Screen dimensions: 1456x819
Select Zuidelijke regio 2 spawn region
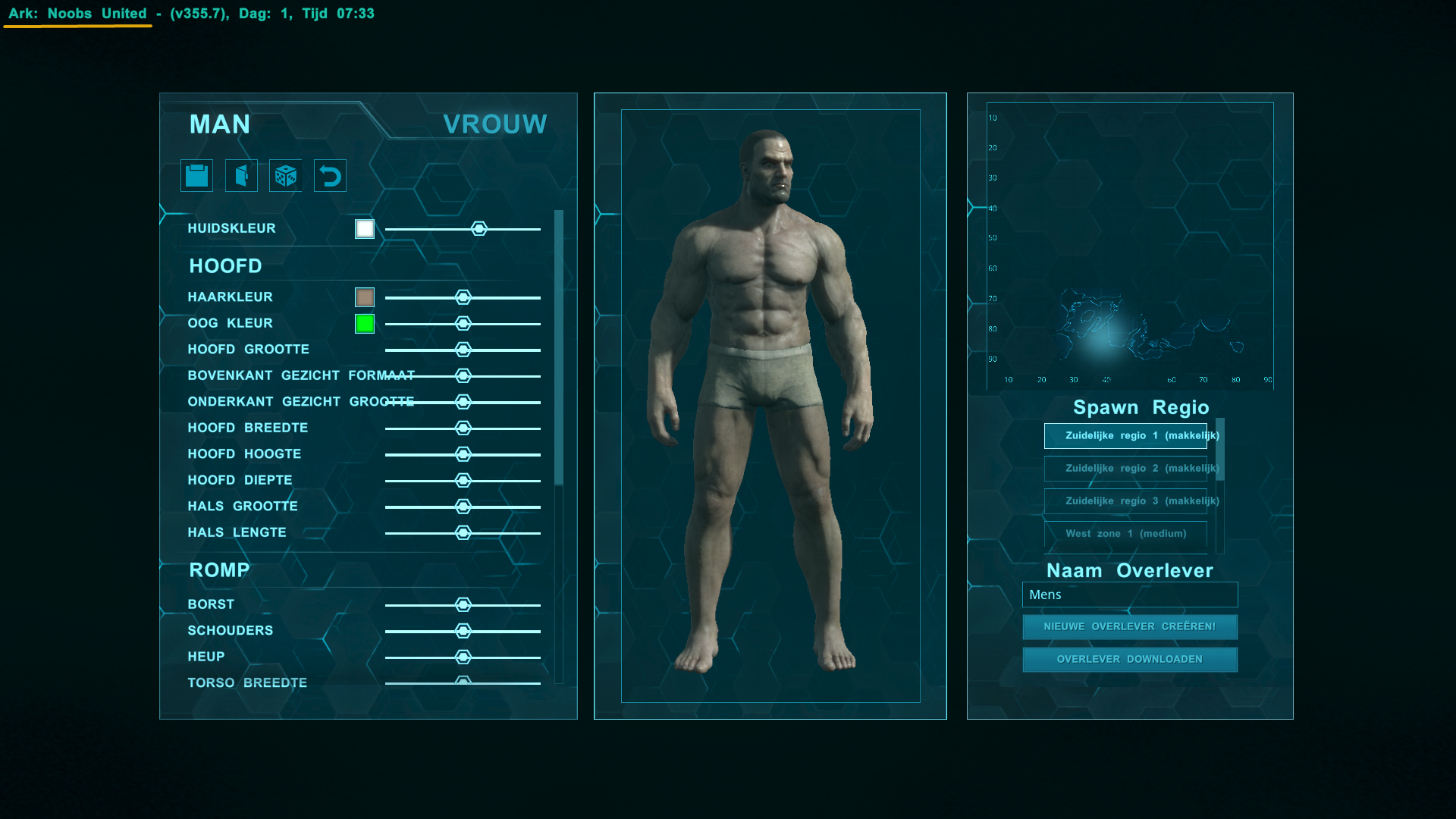tap(1125, 469)
